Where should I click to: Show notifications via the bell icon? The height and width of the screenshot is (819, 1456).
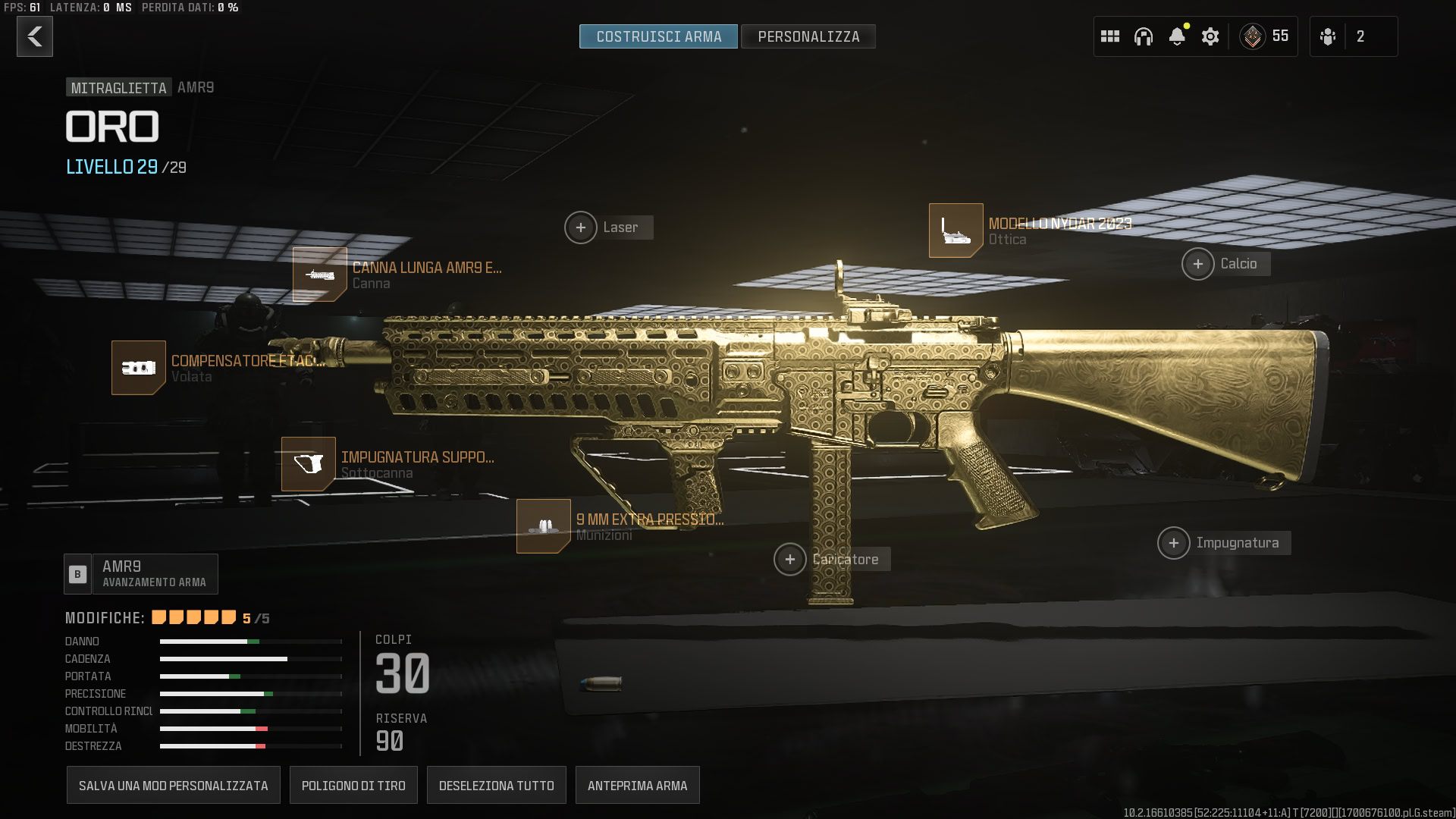(1177, 36)
